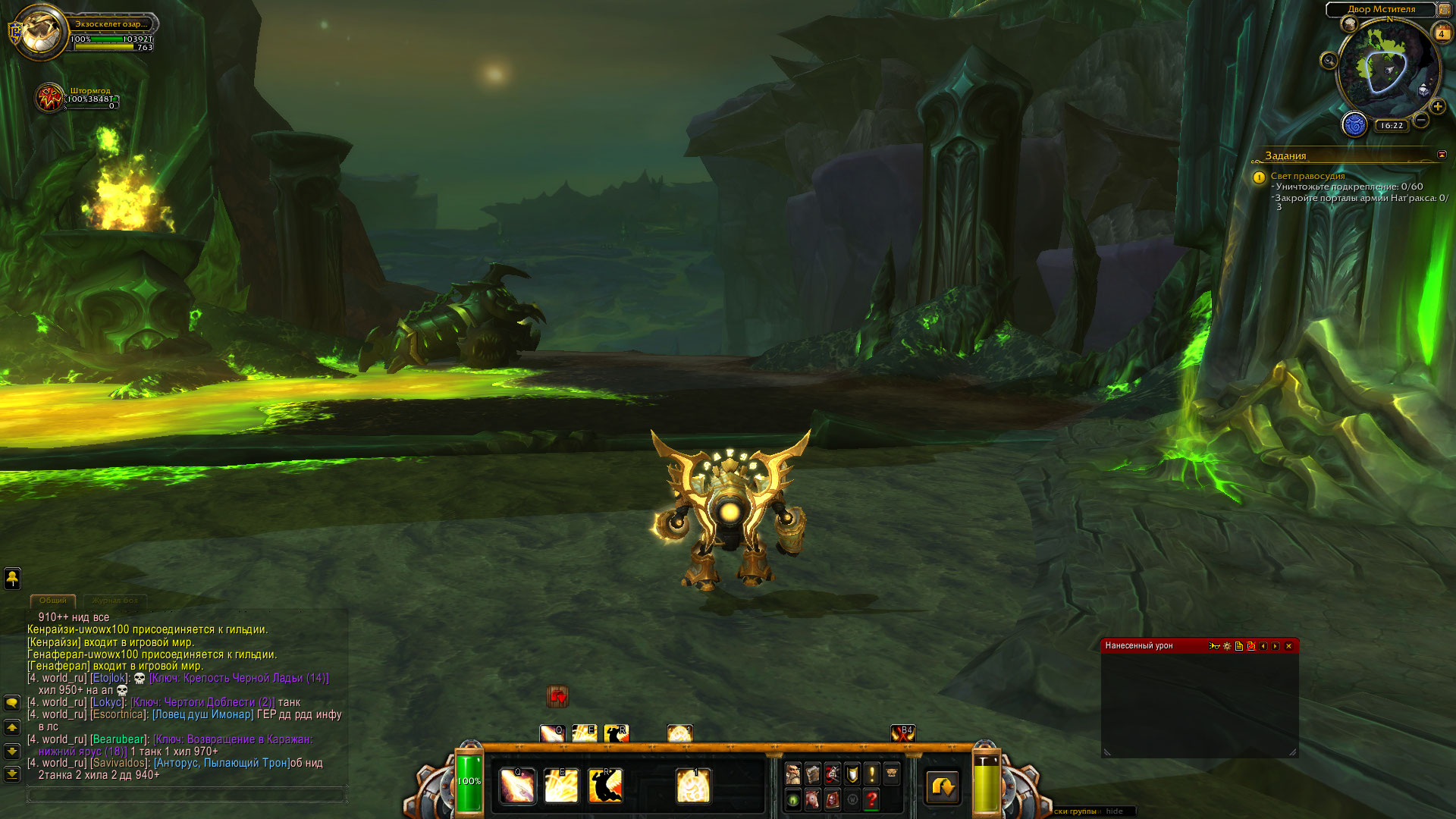Open the mounts collection horse icon
The height and width of the screenshot is (819, 1456).
pos(812,799)
